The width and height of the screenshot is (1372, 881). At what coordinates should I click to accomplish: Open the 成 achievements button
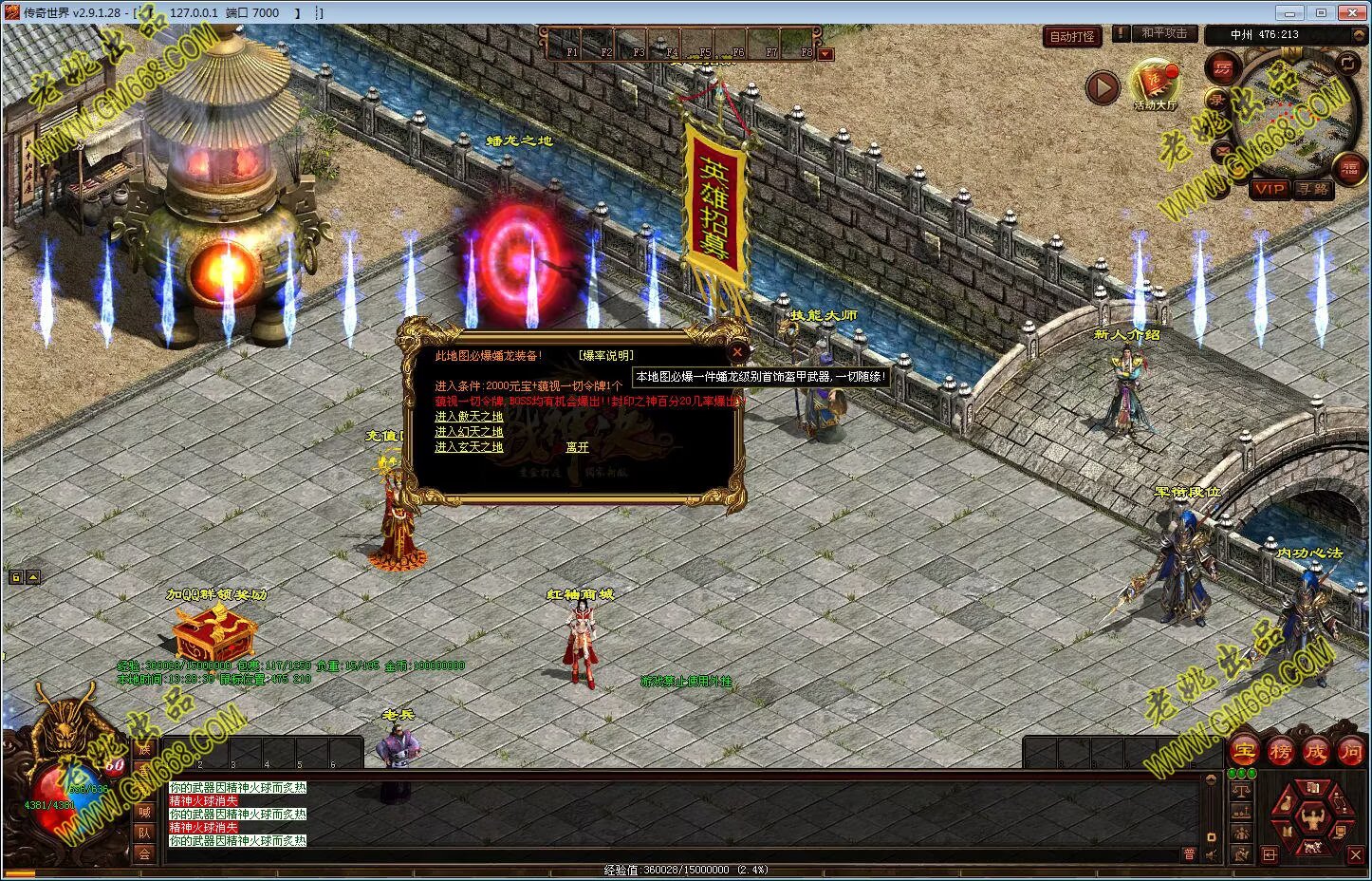click(1315, 751)
